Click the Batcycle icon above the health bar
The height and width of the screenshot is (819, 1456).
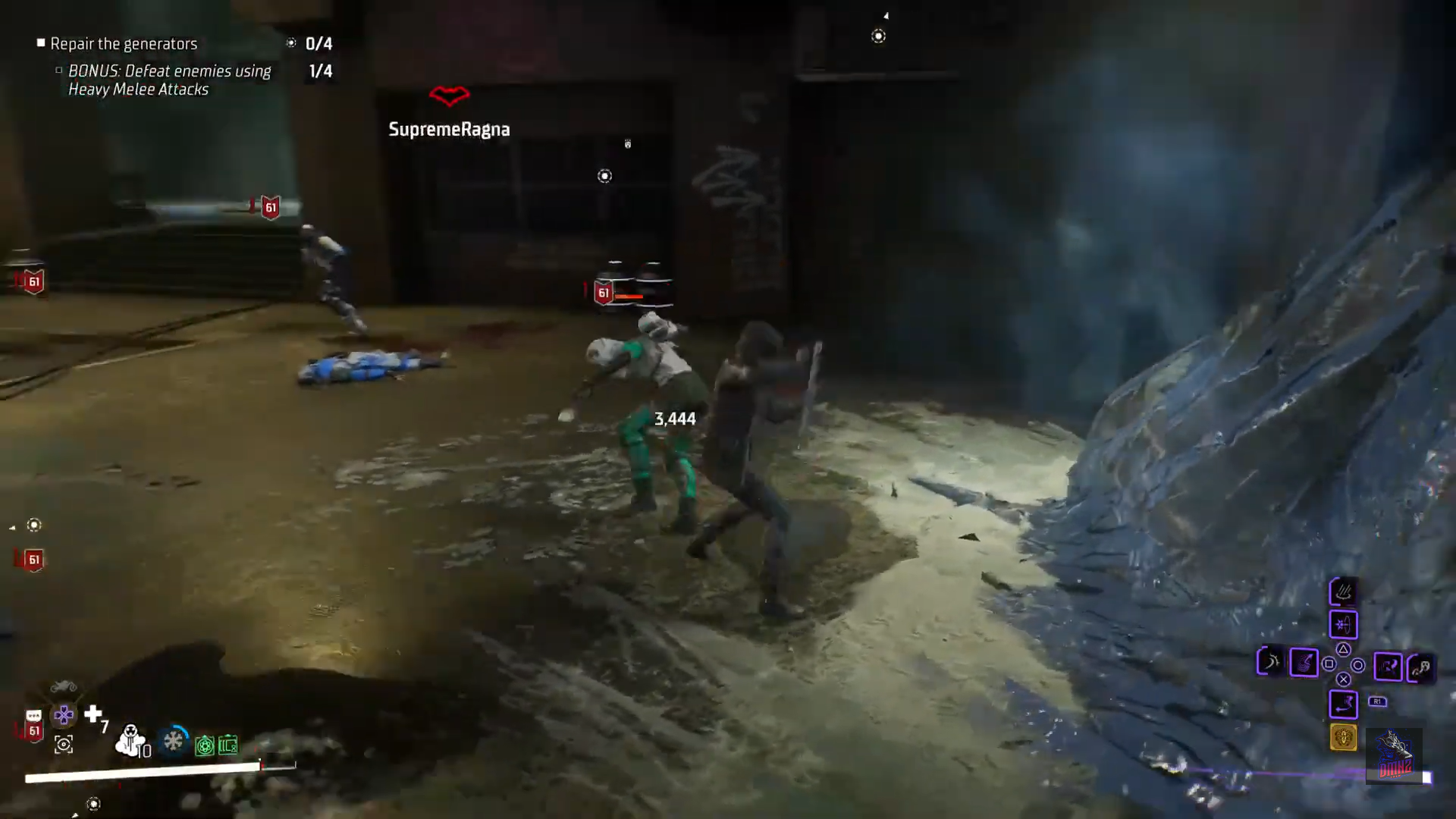click(x=63, y=687)
